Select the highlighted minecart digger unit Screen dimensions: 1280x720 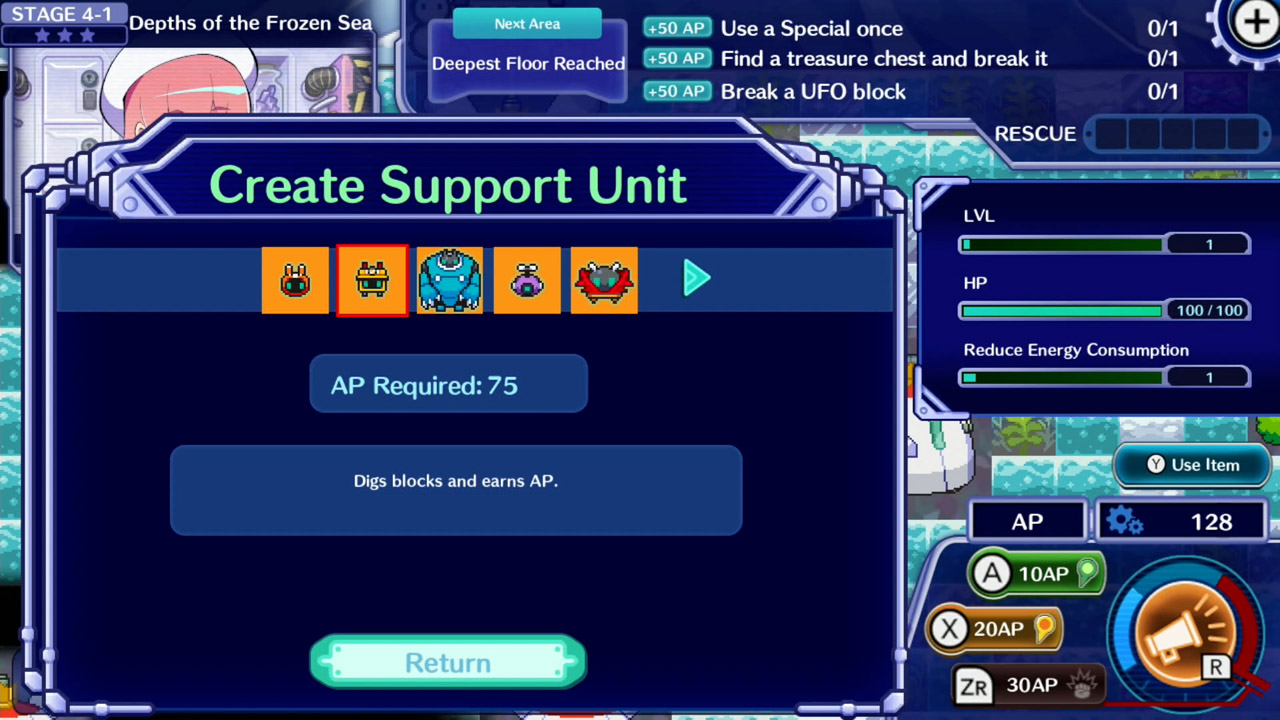tap(371, 280)
